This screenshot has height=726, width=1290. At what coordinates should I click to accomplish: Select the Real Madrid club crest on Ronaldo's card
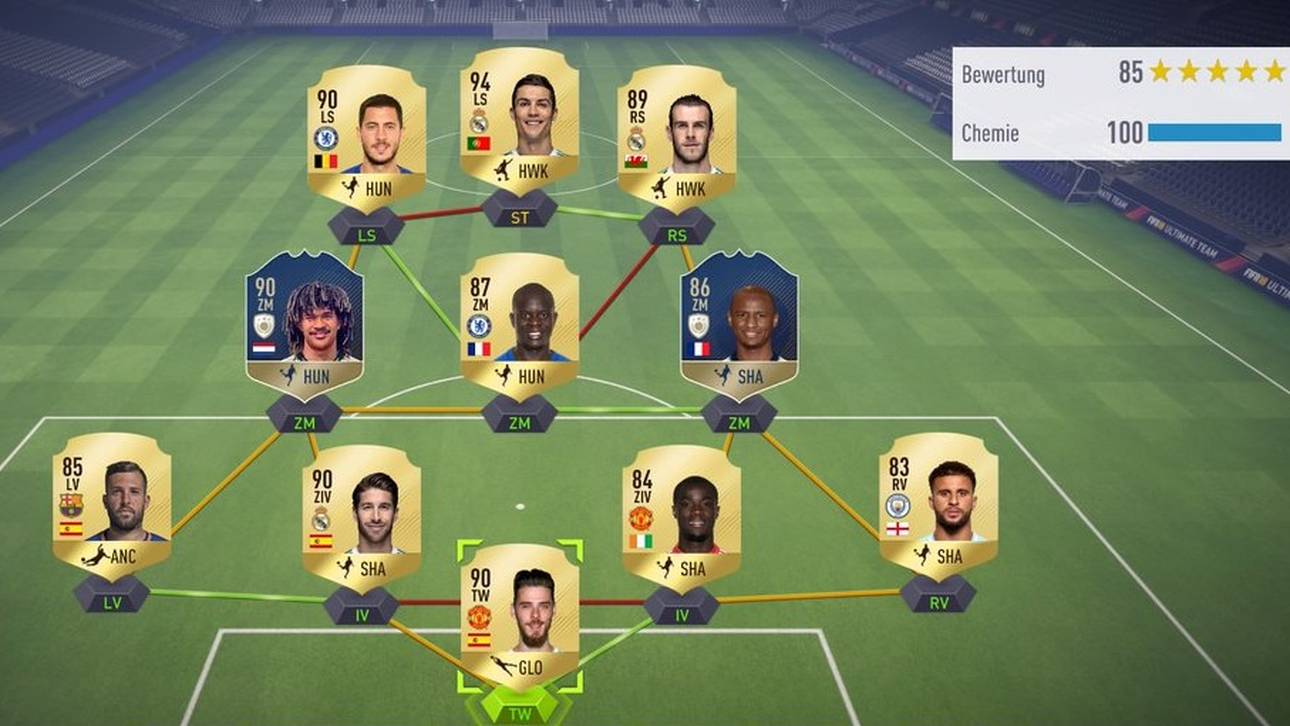(479, 121)
